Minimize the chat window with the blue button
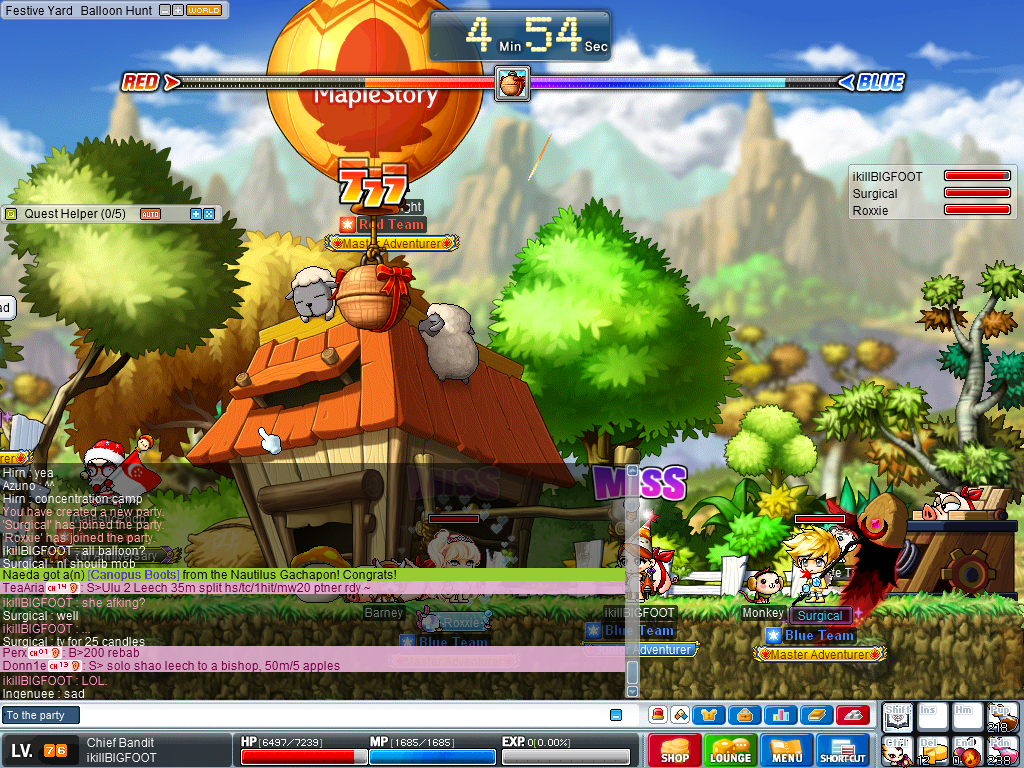This screenshot has width=1024, height=768. click(x=616, y=715)
